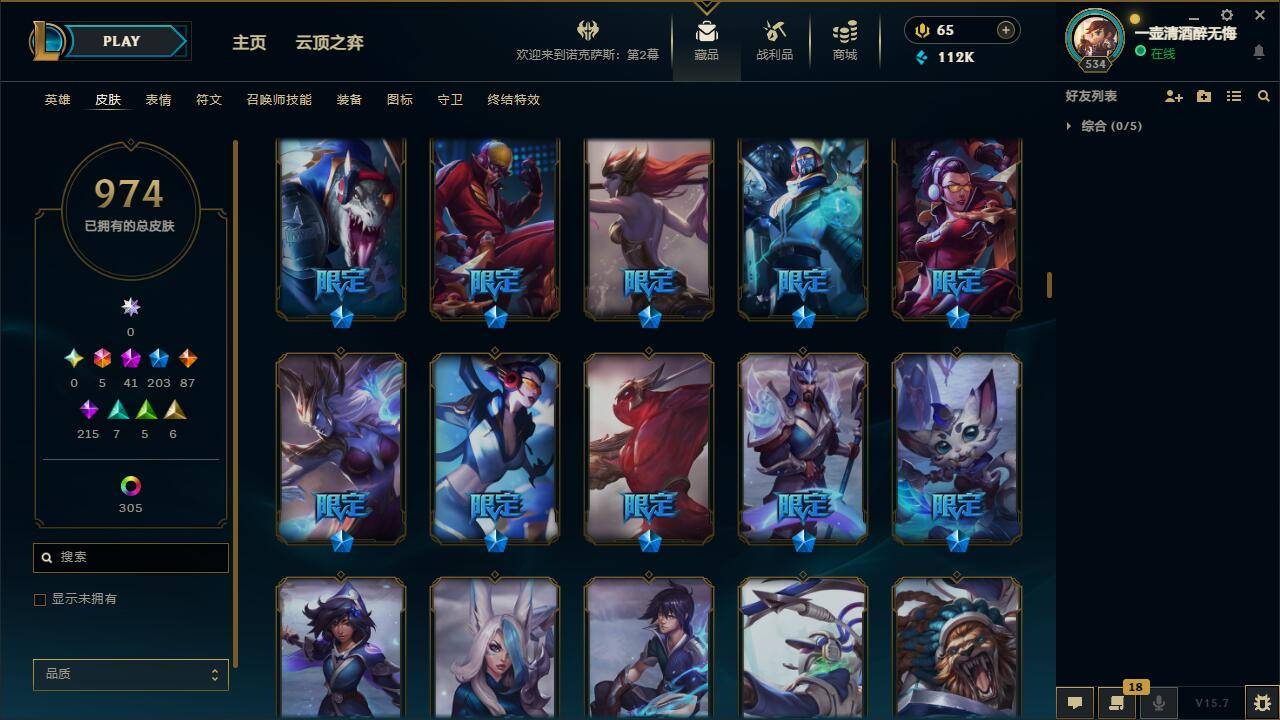Viewport: 1280px width, 720px height.
Task: Open chats showing the 18 unread badge
Action: pyautogui.click(x=1117, y=701)
